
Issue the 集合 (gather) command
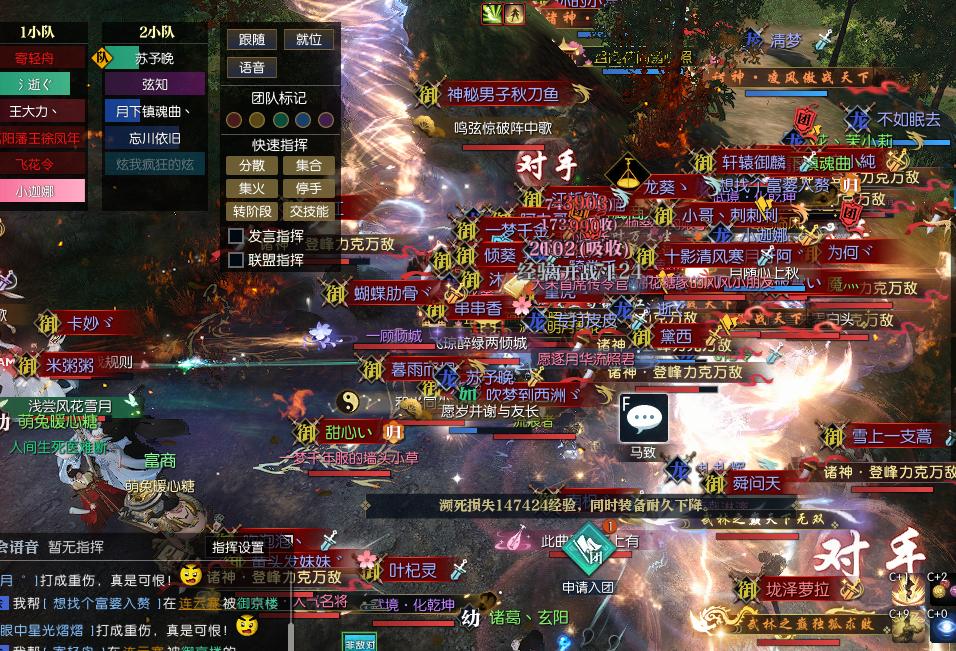tap(309, 165)
